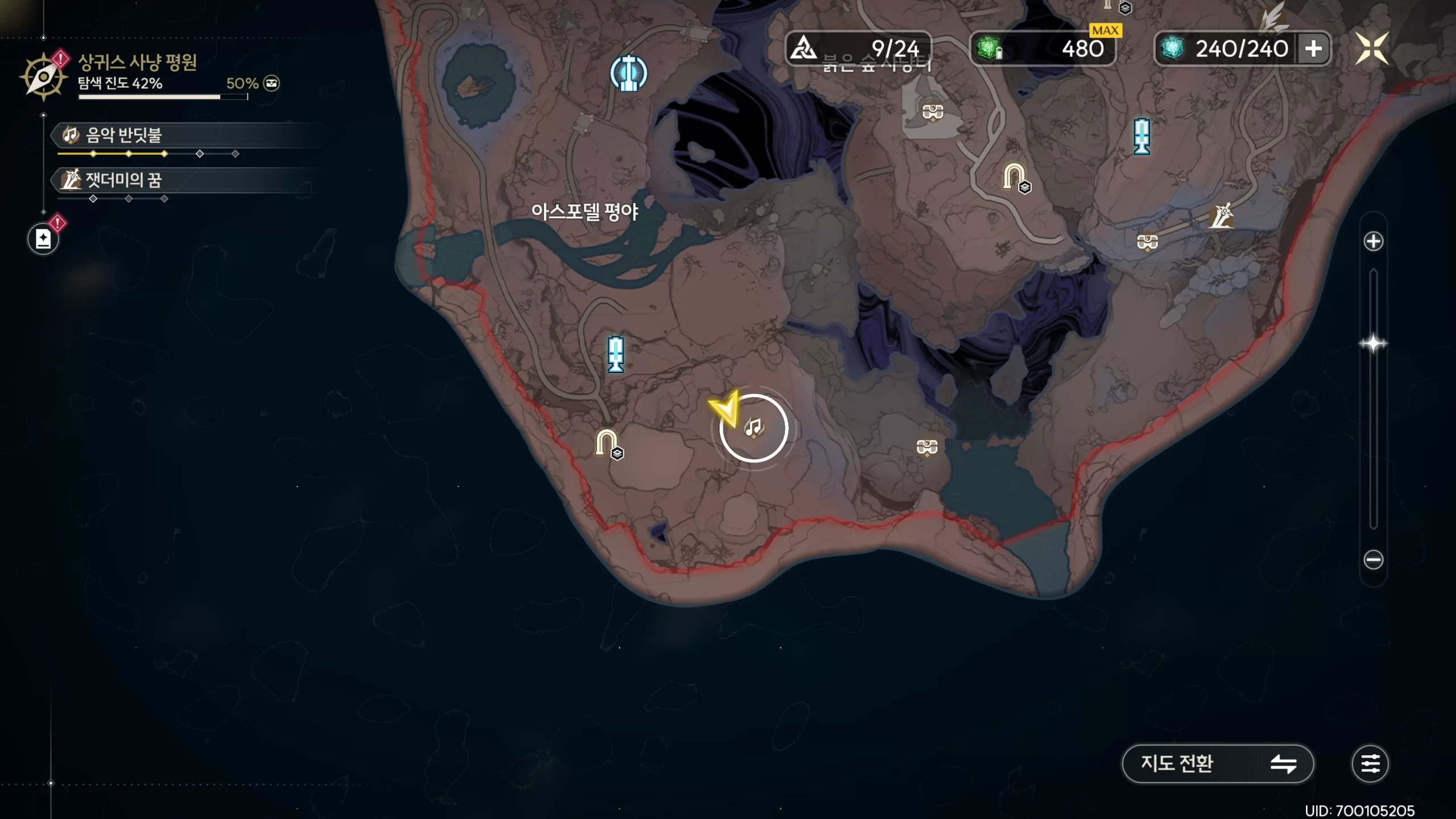The height and width of the screenshot is (819, 1456).
Task: Open the green cube 480 resource counter
Action: point(1042,49)
